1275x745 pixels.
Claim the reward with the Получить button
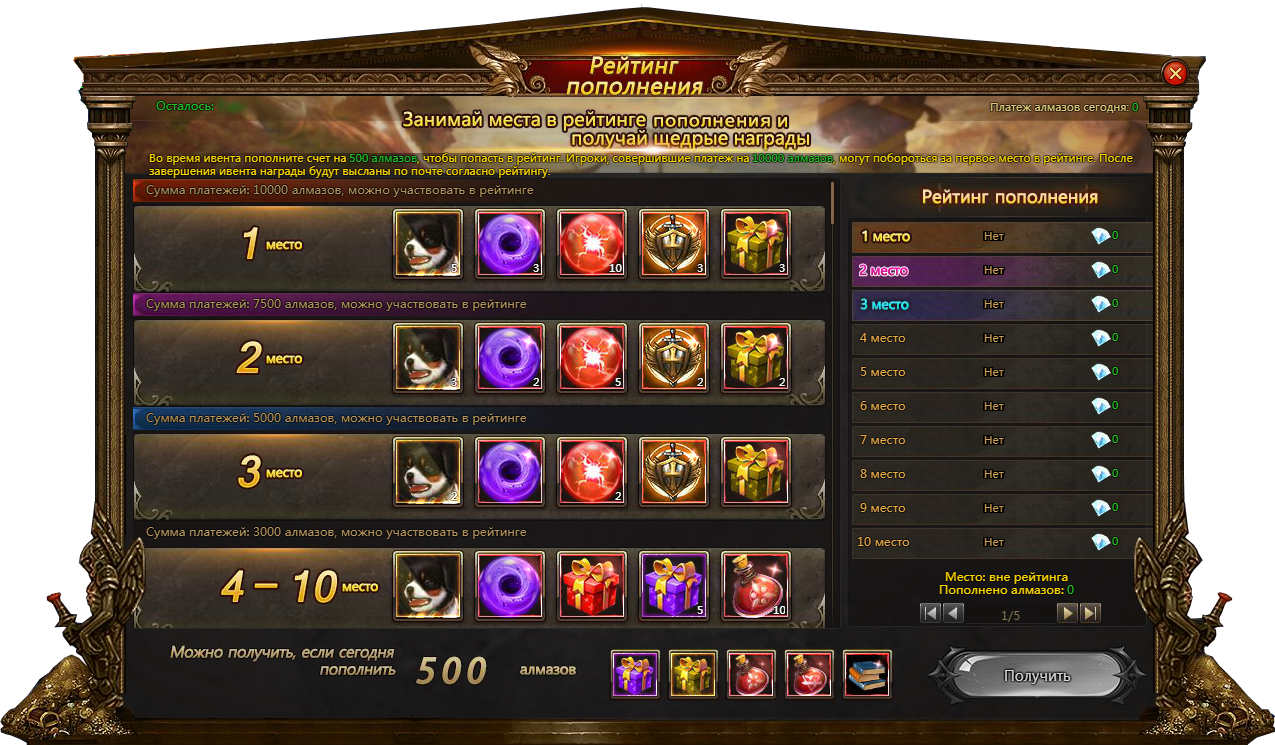tap(1036, 676)
